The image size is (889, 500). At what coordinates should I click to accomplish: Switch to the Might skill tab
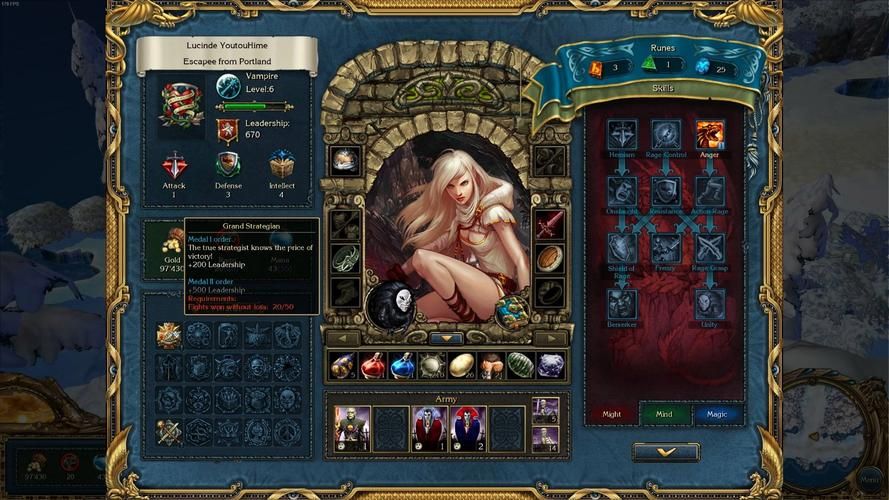point(611,414)
